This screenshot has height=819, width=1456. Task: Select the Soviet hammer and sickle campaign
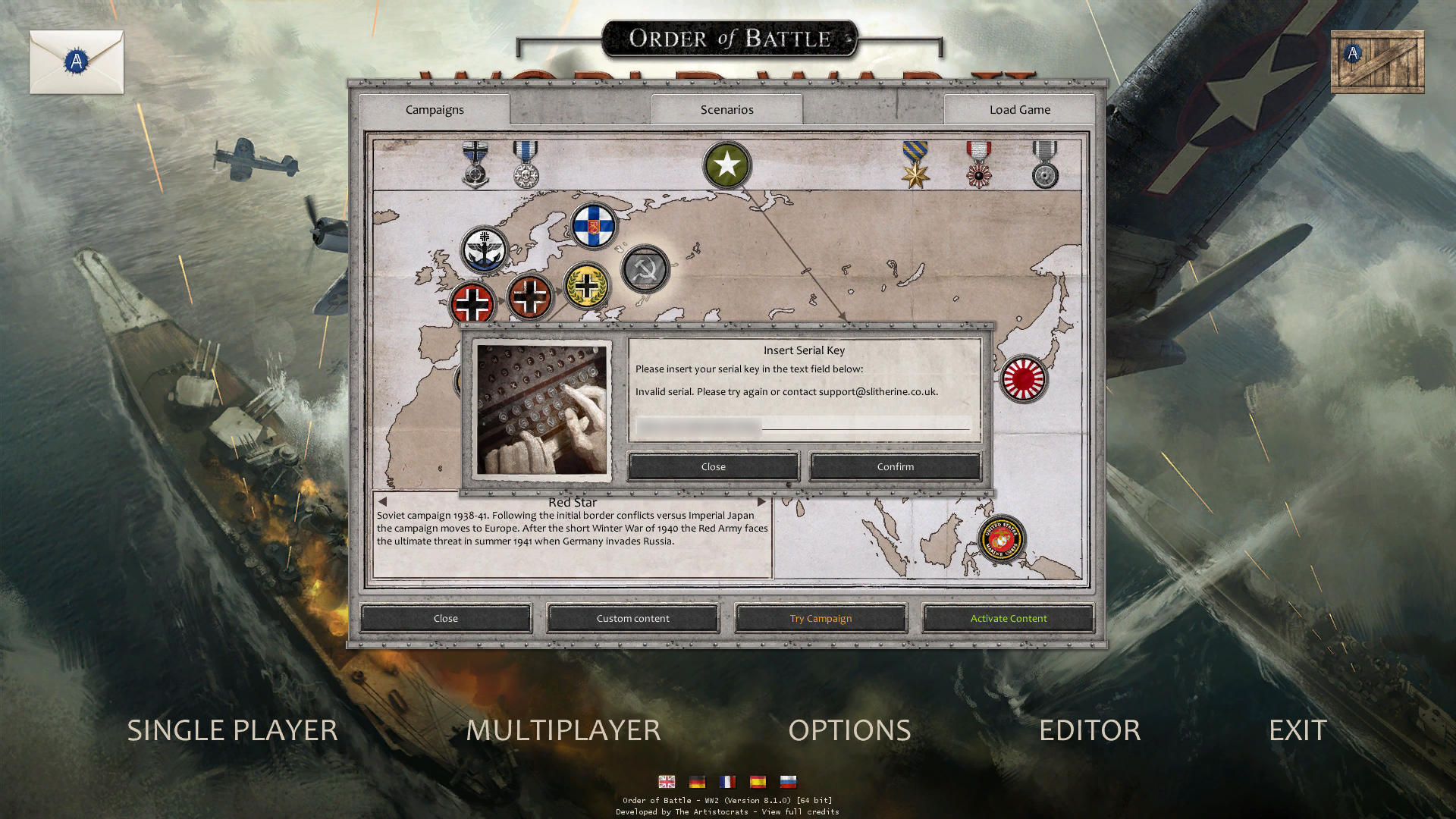pyautogui.click(x=645, y=269)
